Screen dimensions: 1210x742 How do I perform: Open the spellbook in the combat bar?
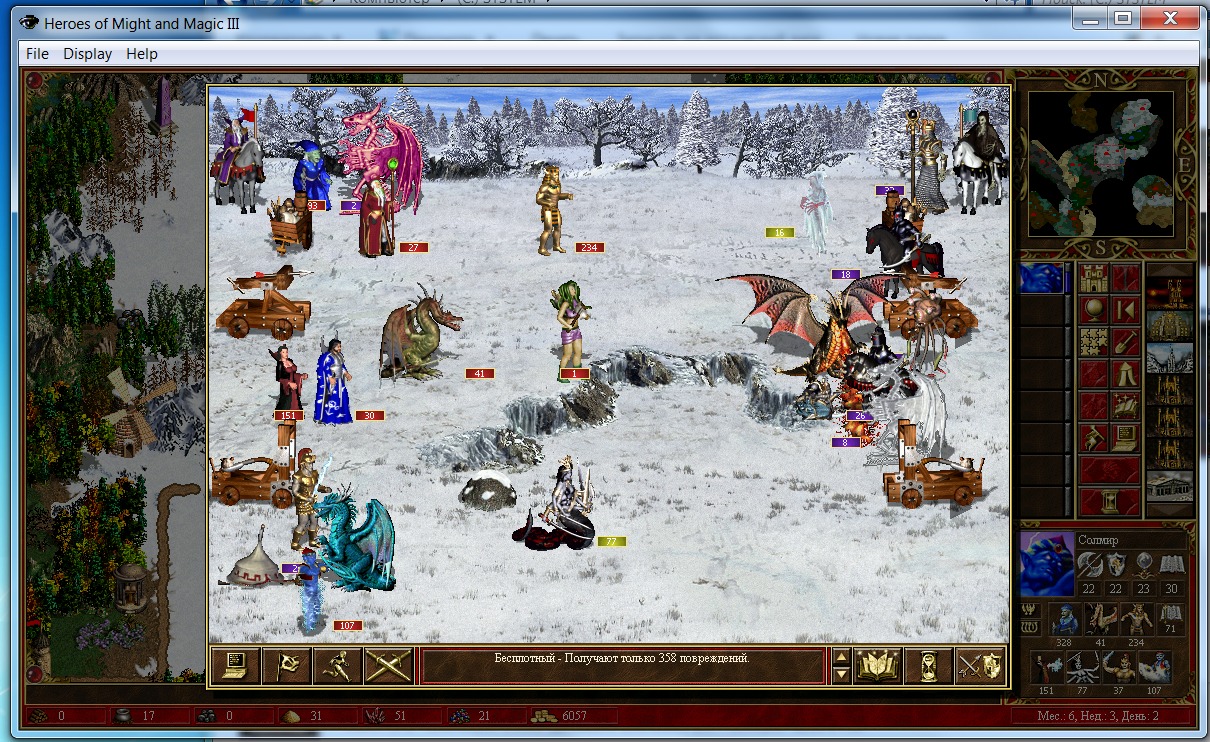point(878,665)
